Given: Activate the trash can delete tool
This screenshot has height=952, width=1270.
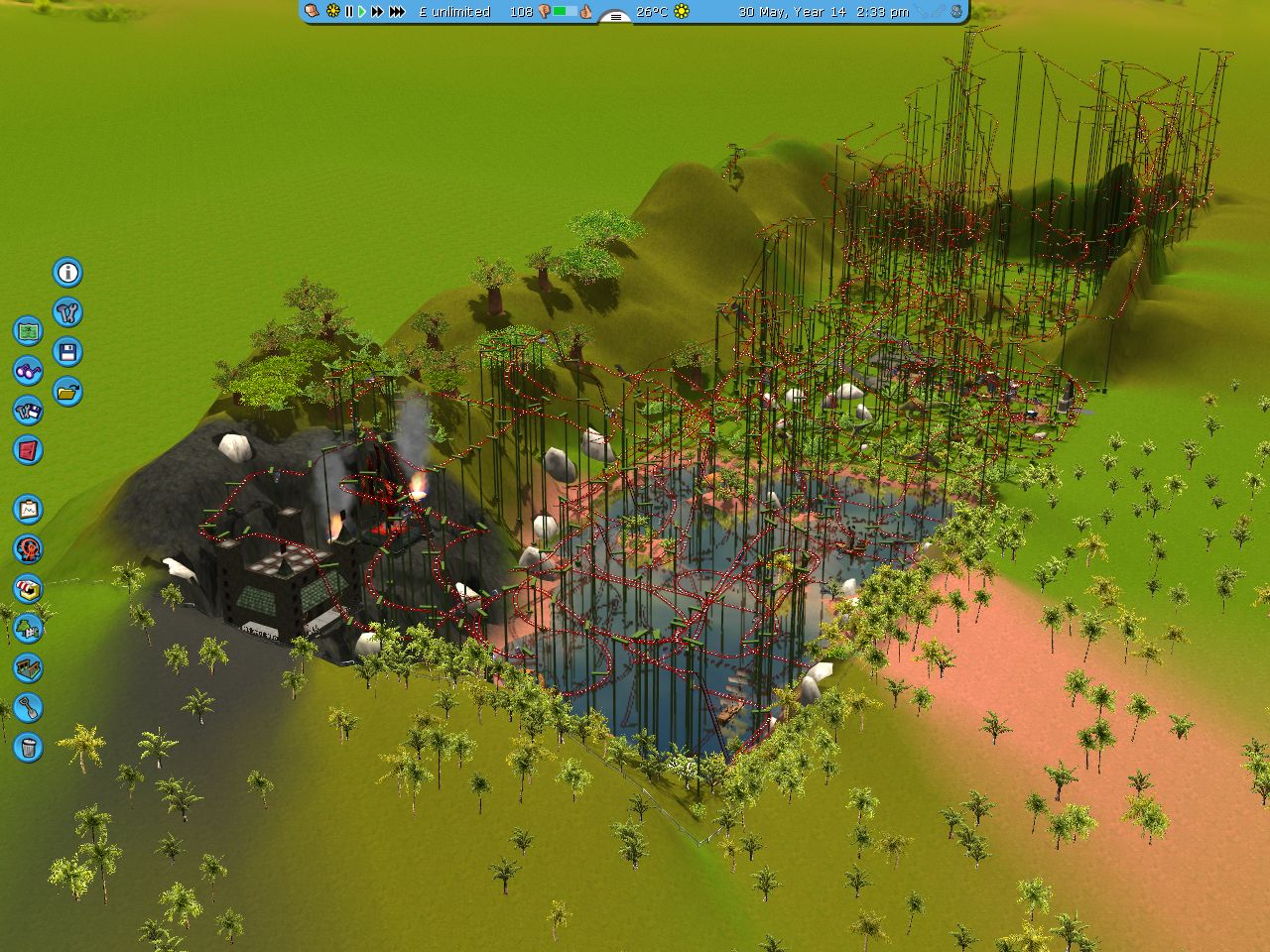Looking at the screenshot, I should [28, 747].
